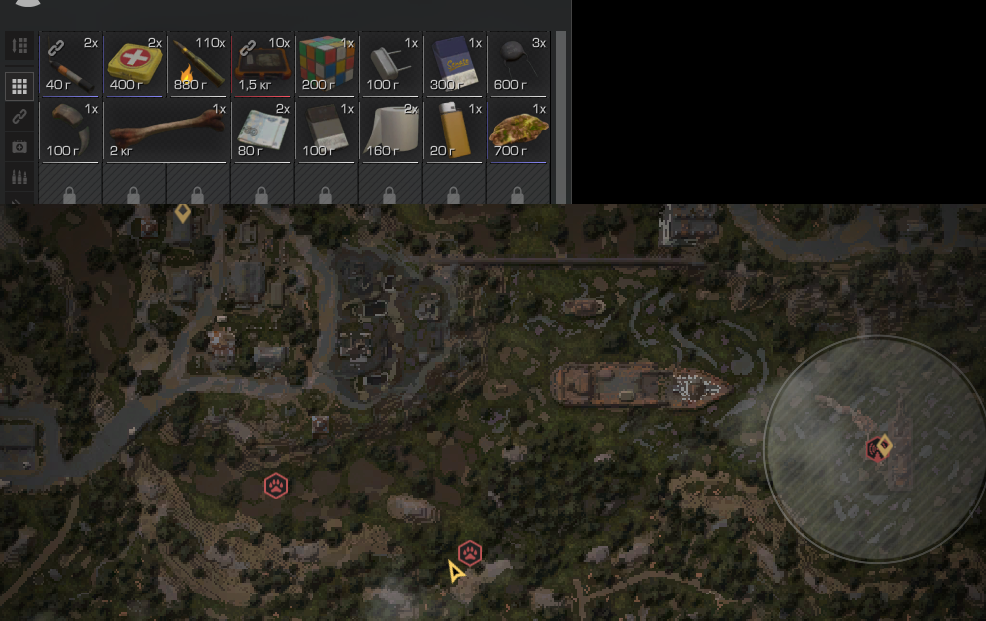Switch to the medical items filter

tap(19, 147)
